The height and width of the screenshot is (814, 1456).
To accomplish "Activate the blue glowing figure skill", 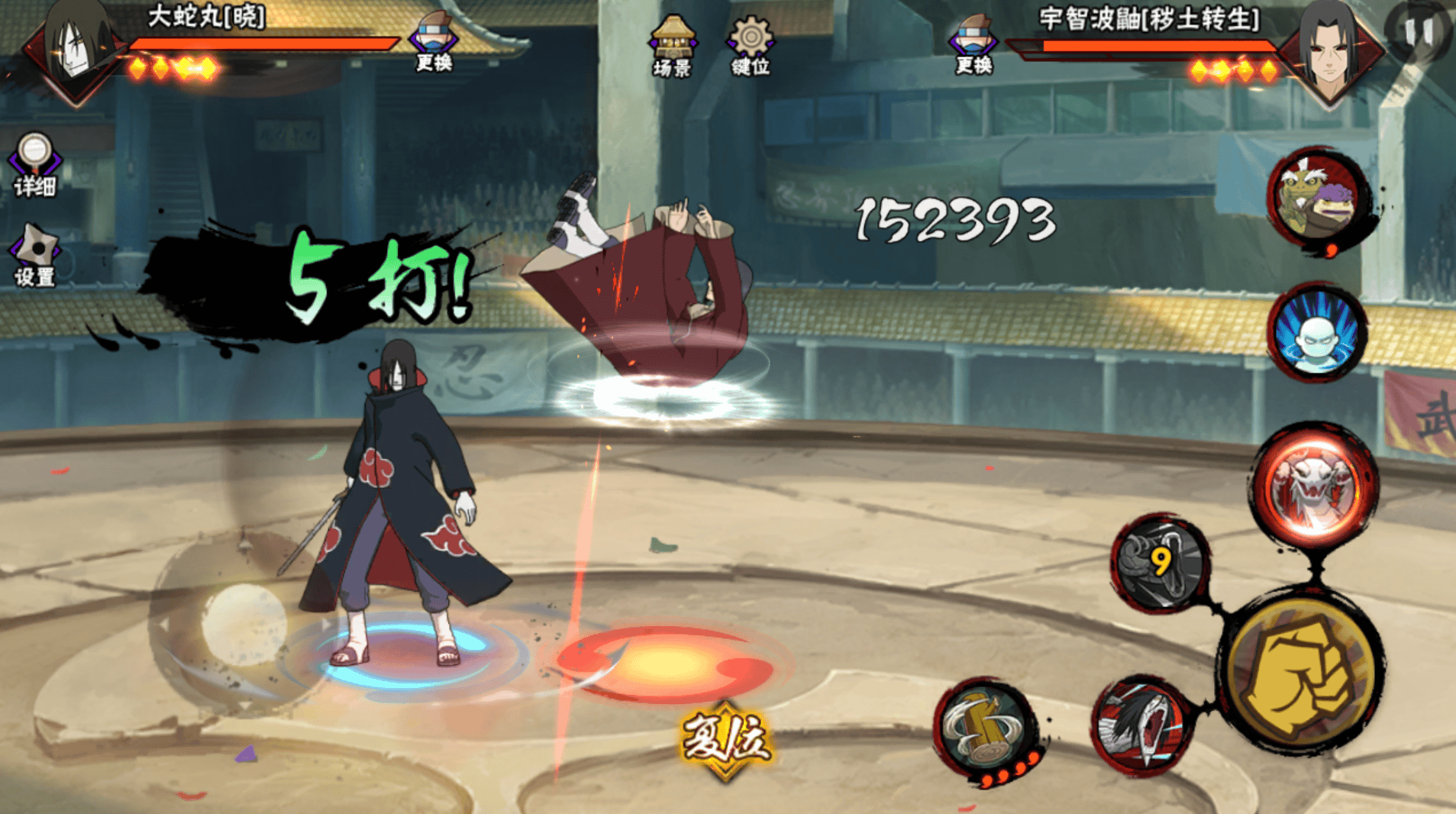I will pyautogui.click(x=1317, y=334).
